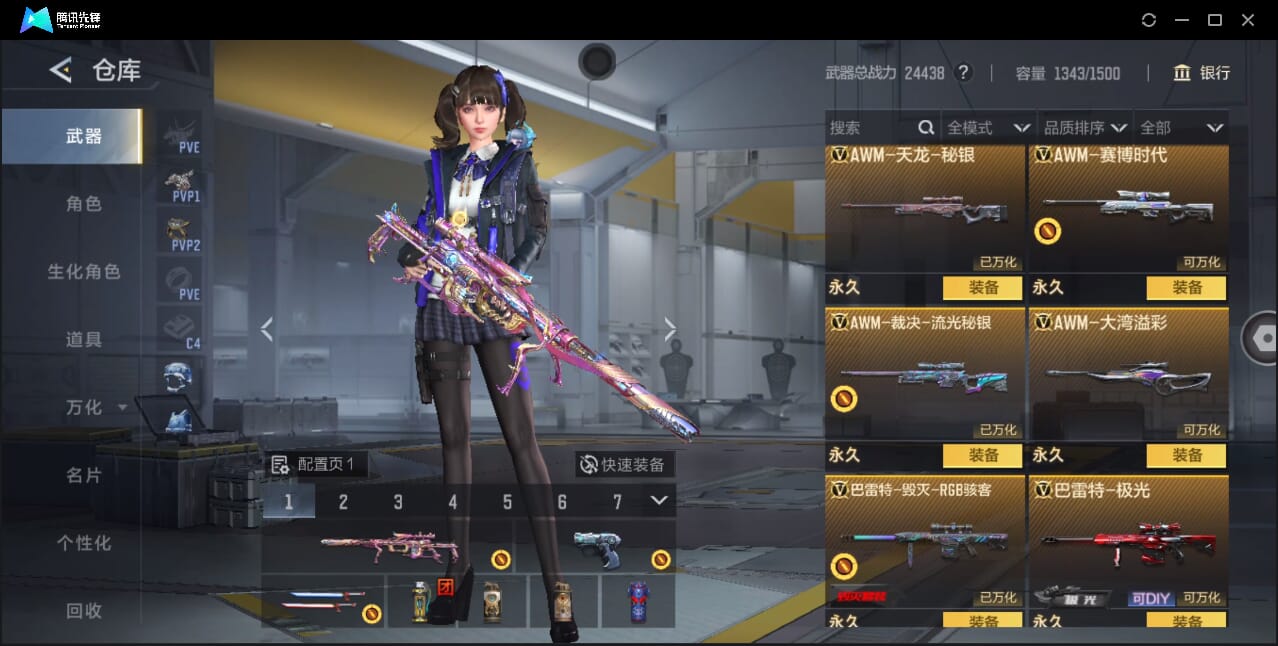This screenshot has width=1278, height=646.
Task: Click the weapon search field
Action: pos(870,128)
